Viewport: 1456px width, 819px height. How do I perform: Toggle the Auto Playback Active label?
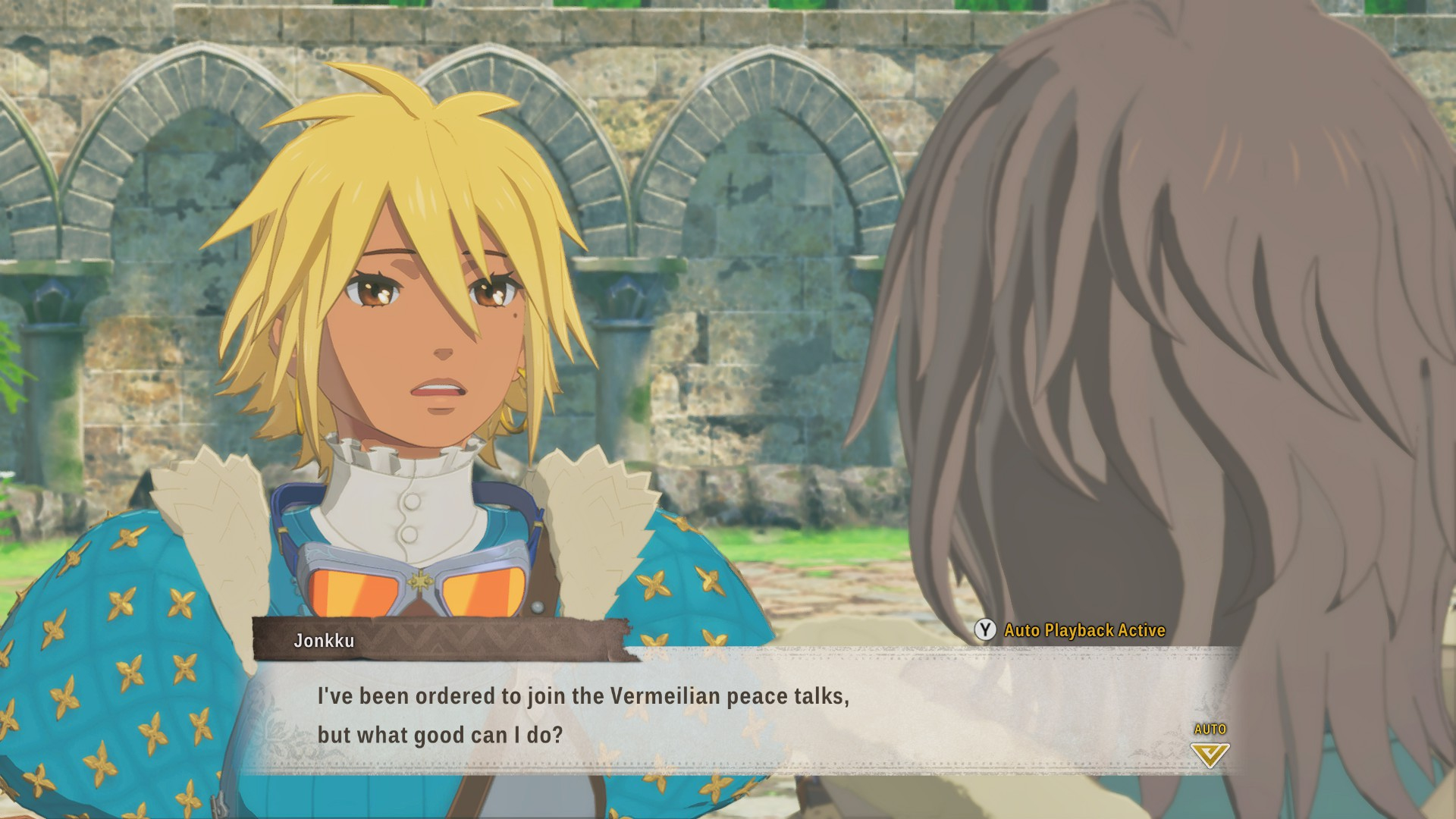click(x=1084, y=630)
